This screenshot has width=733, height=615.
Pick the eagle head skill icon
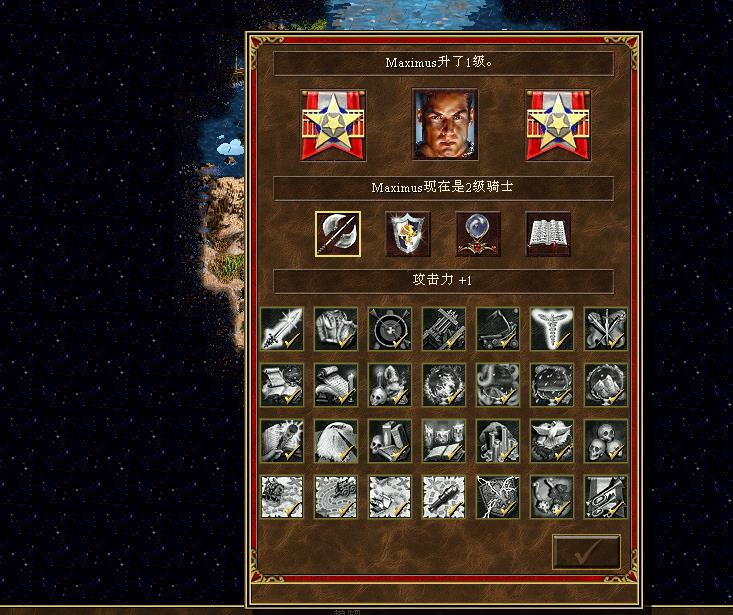(336, 440)
